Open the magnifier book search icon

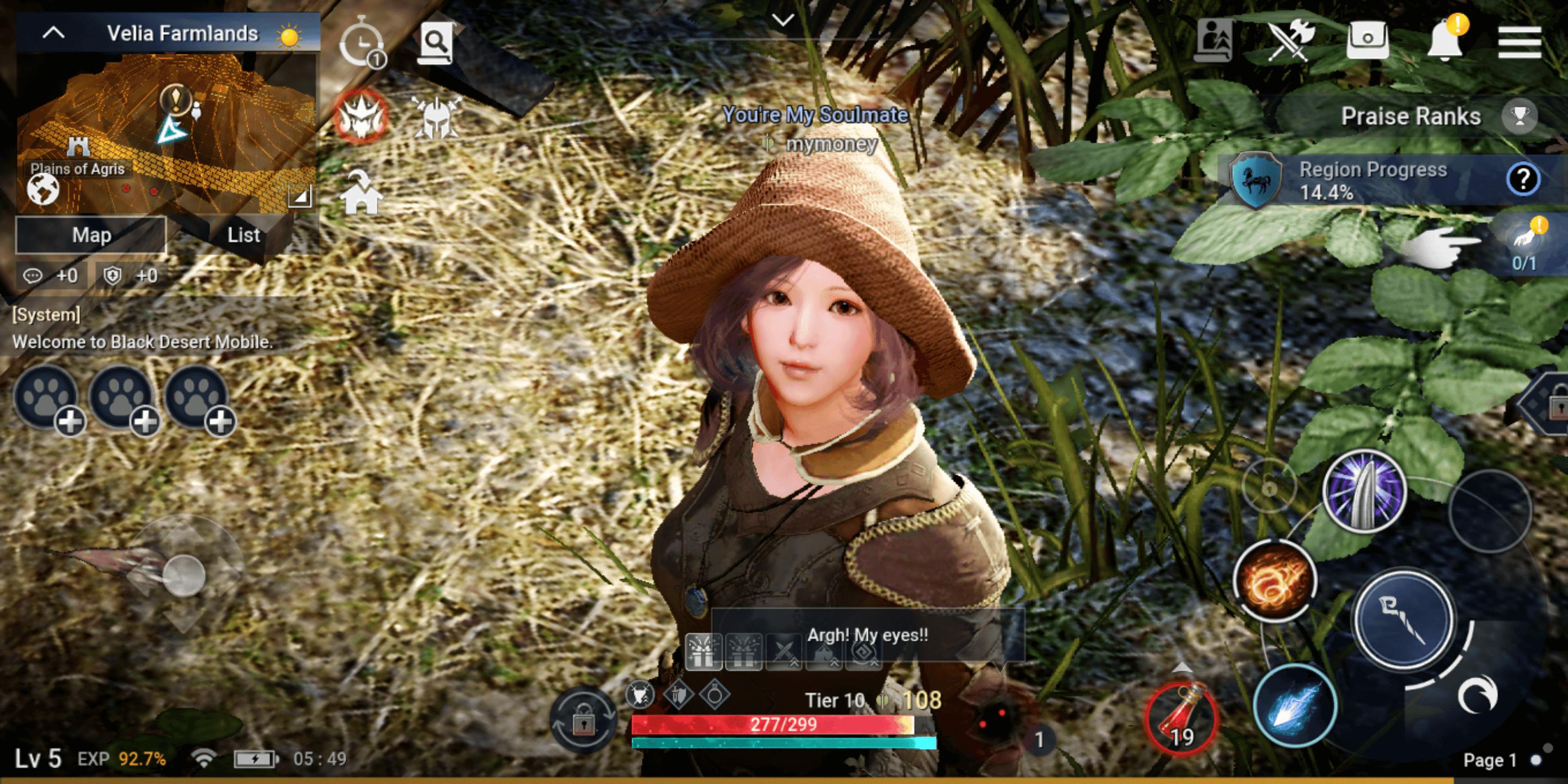tap(436, 42)
